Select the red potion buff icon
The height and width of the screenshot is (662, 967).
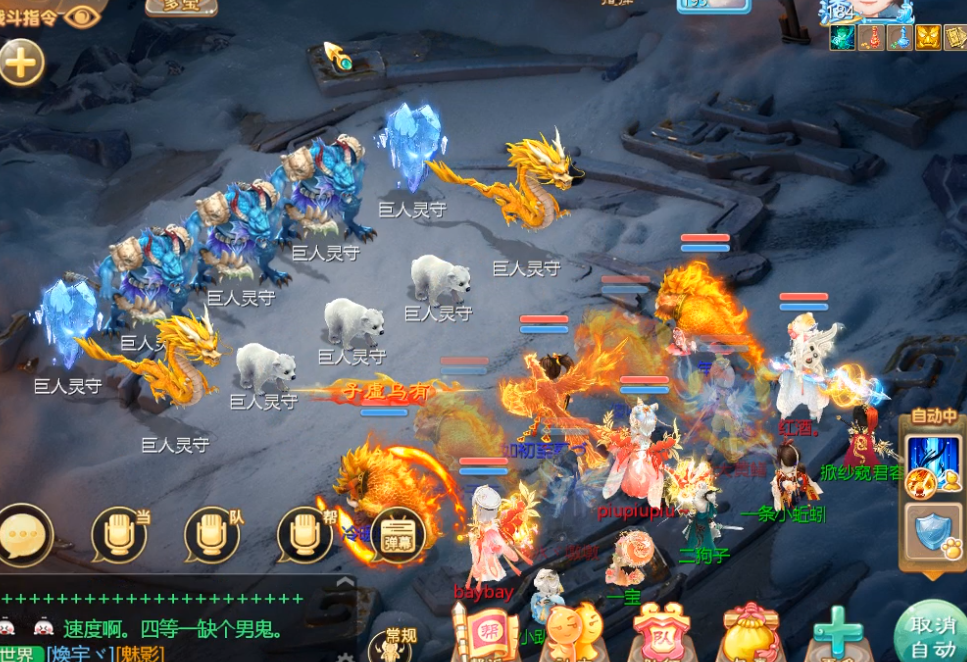(871, 38)
